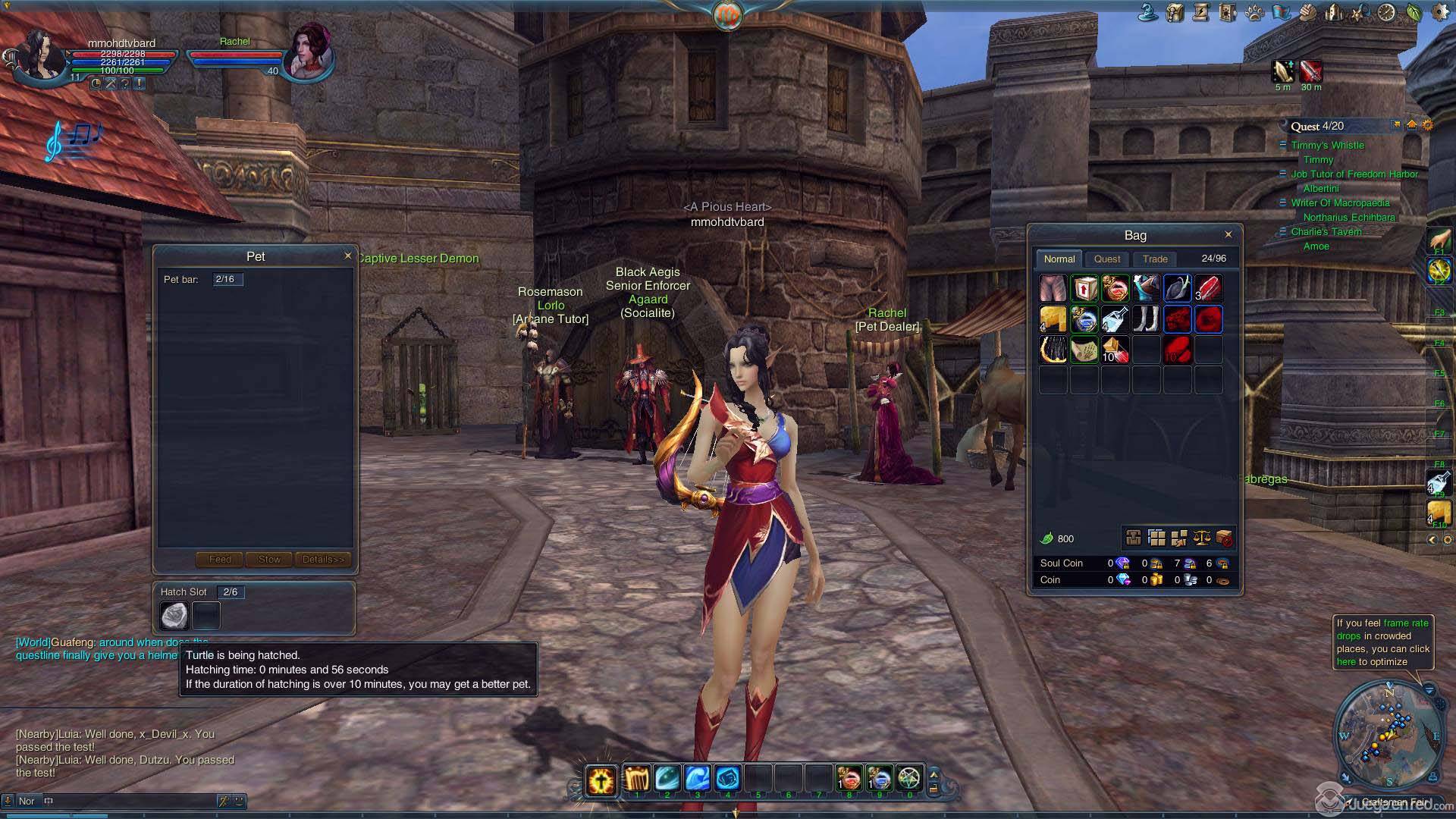Select Timmy's Whistle quest in tracker
1456x819 pixels.
(x=1327, y=145)
